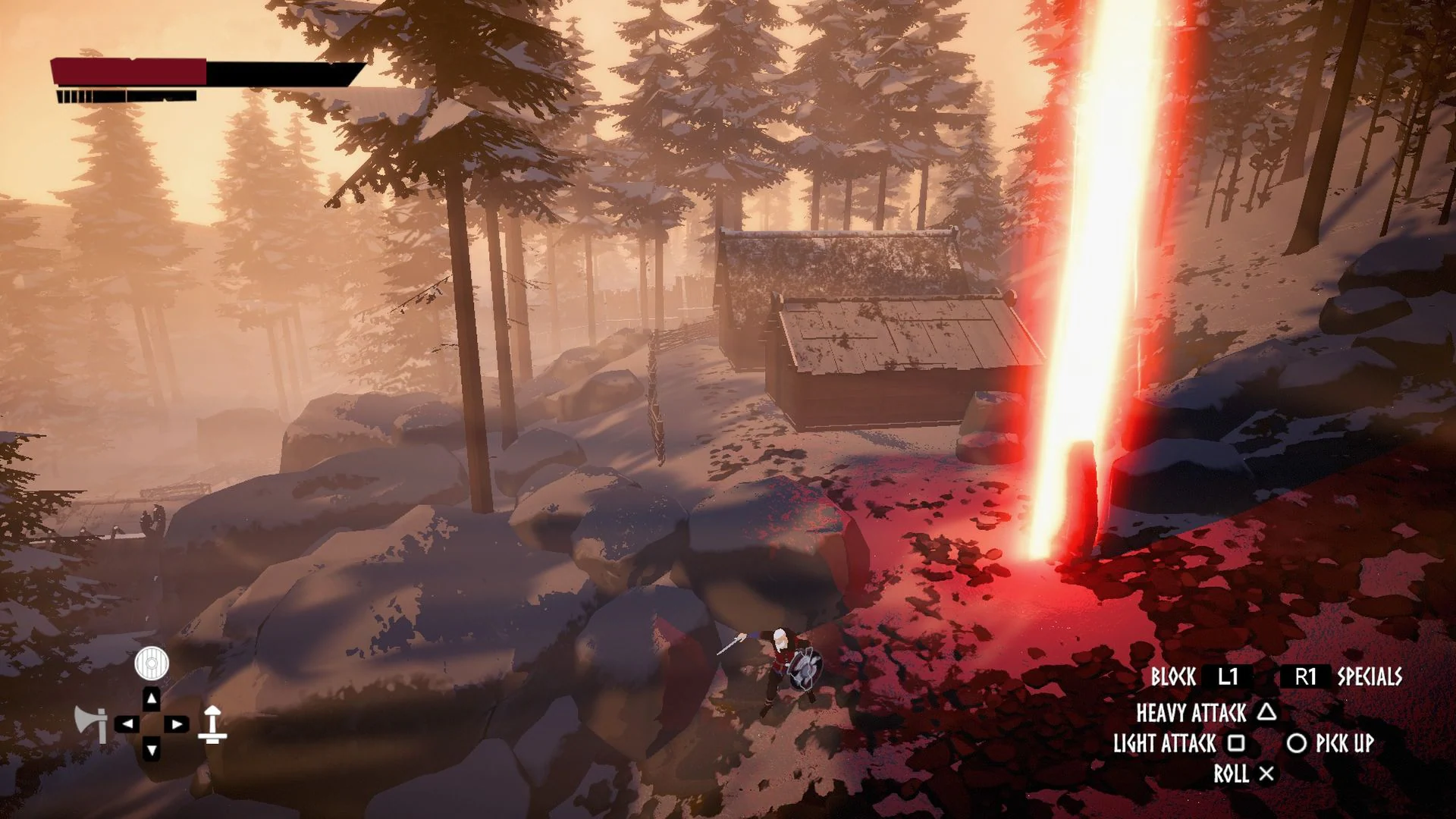Select the round shield weapon icon
The image size is (1456, 819).
(152, 664)
